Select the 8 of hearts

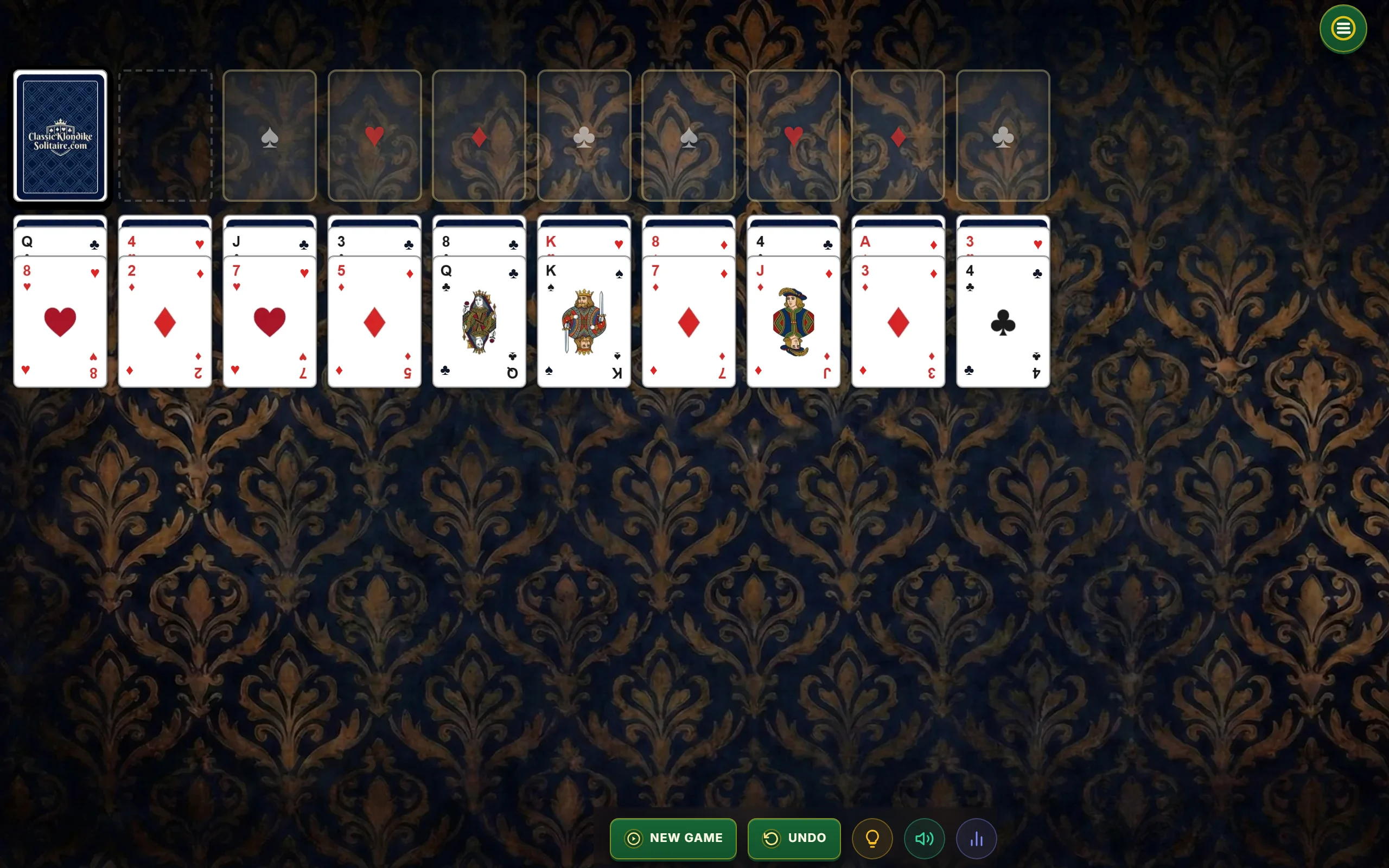[x=60, y=322]
